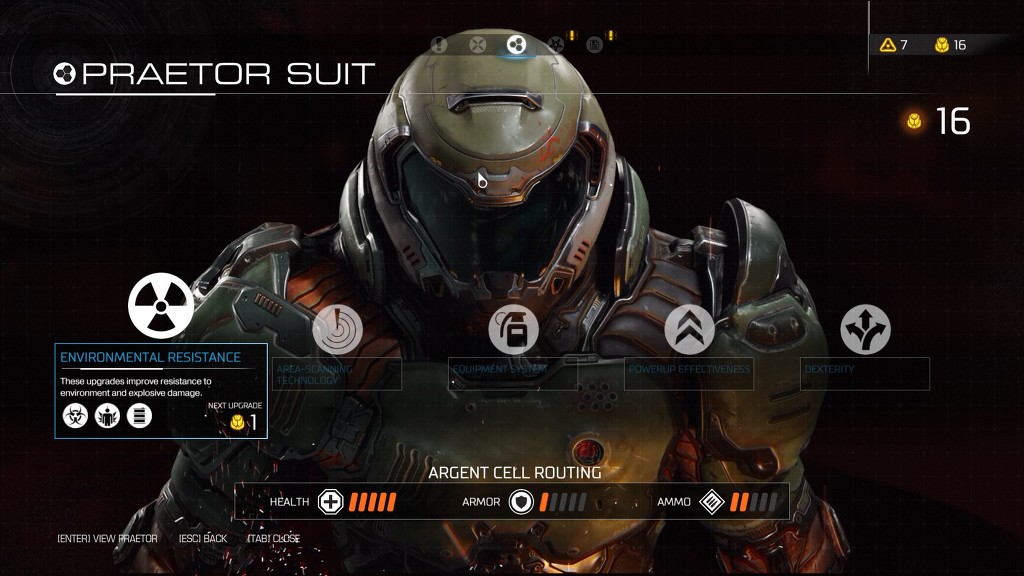Screen dimensions: 1024x576
Task: Open the Equipment System upgrades
Action: tap(513, 329)
